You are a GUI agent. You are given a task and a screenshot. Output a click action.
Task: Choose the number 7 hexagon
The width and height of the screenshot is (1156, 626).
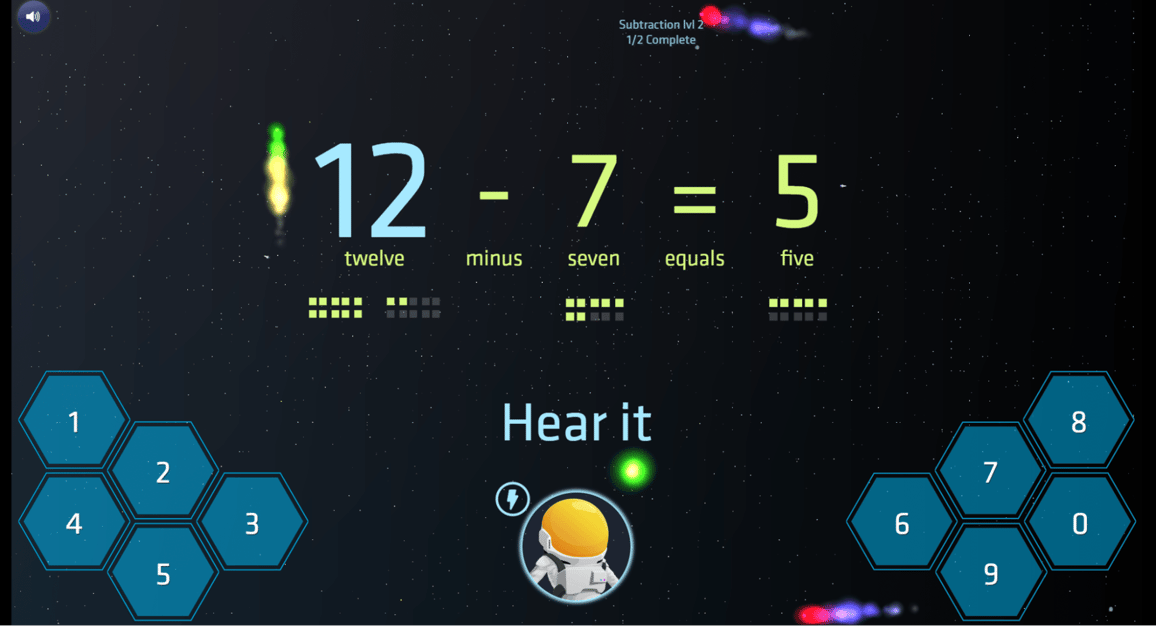[x=991, y=472]
